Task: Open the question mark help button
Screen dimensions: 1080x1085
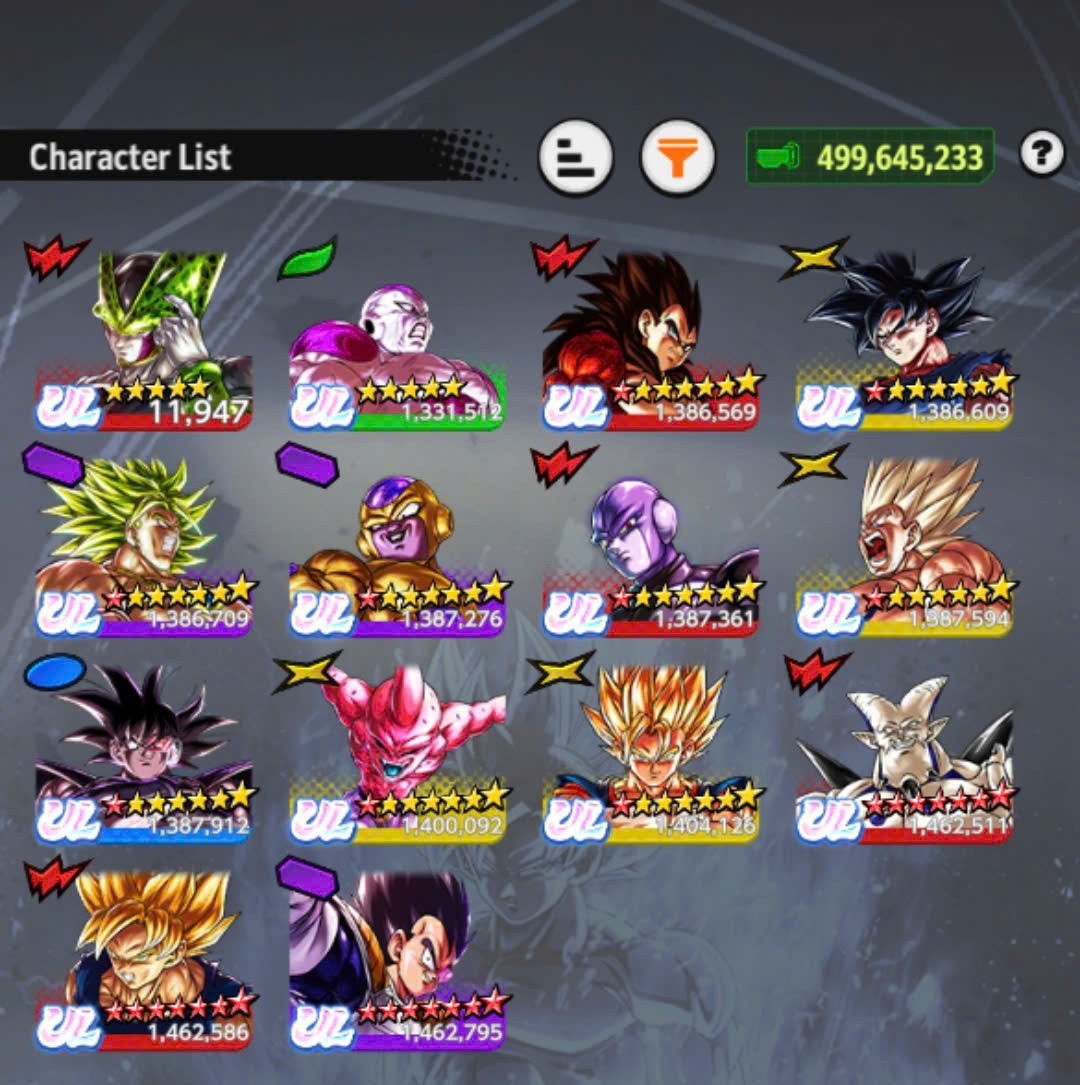Action: click(1041, 154)
